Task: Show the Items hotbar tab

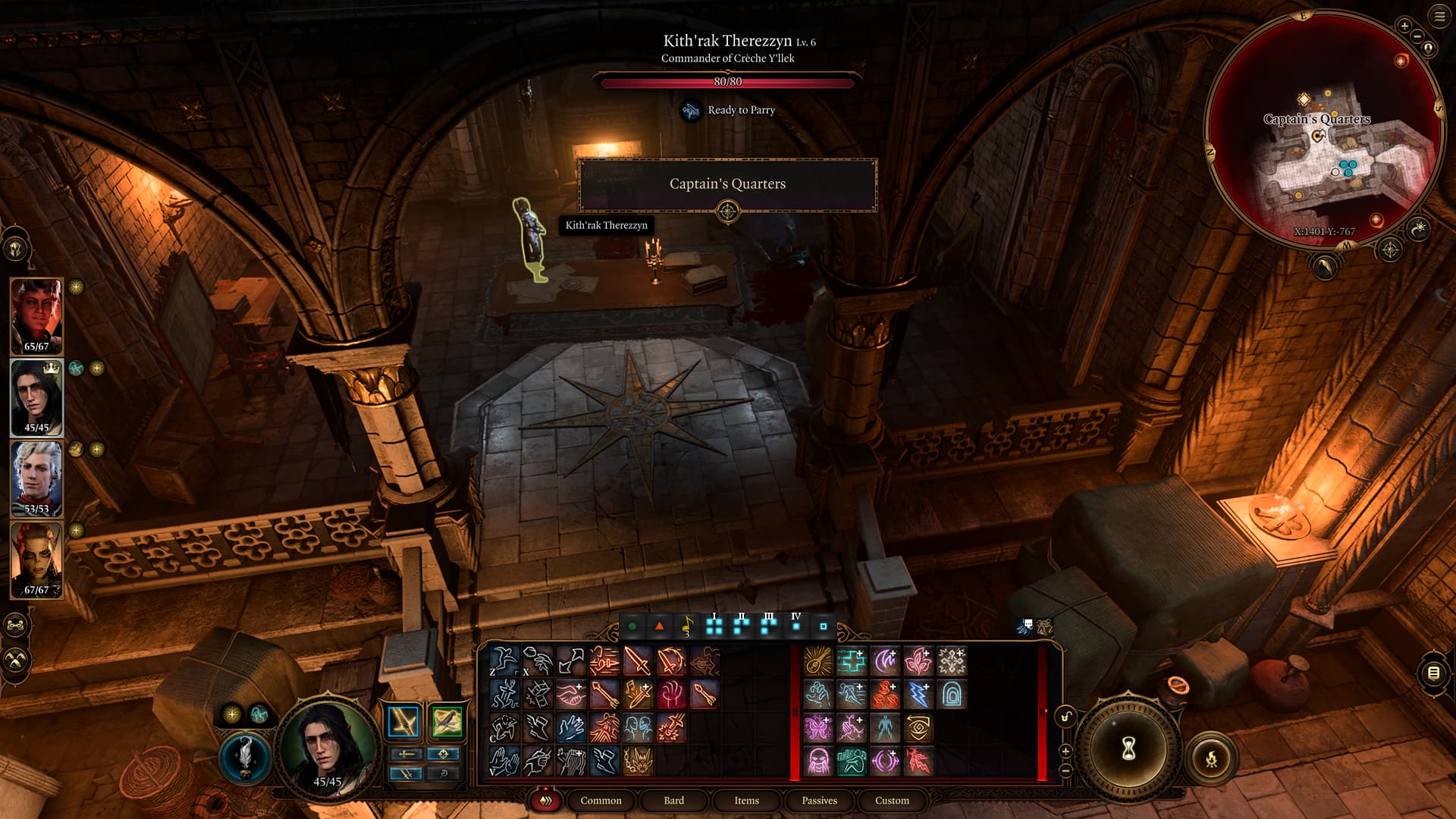Action: click(746, 800)
